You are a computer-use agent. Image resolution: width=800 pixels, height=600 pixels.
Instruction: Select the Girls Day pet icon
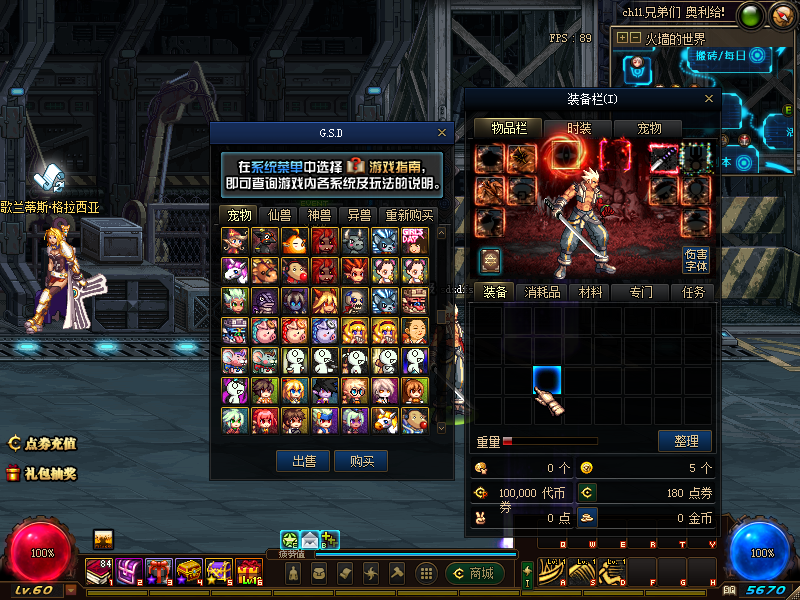pos(414,240)
